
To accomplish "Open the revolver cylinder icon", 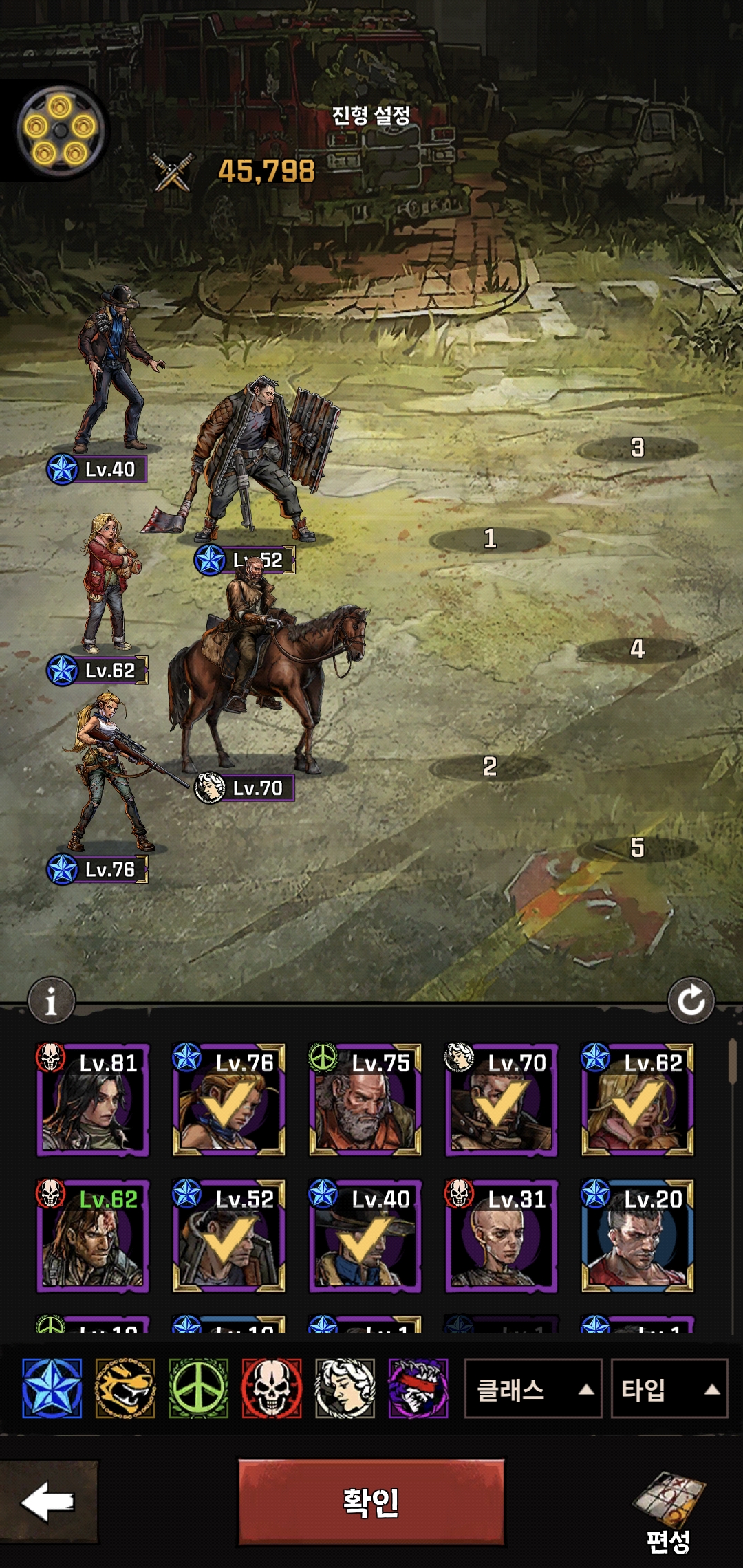I will pos(61,131).
